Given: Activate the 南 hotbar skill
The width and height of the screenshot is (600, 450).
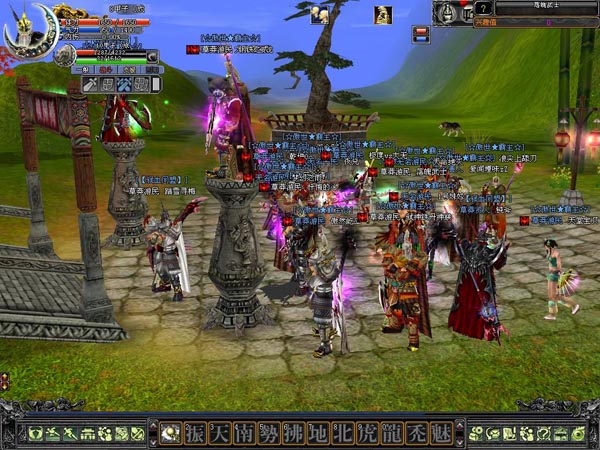Looking at the screenshot, I should coord(244,433).
